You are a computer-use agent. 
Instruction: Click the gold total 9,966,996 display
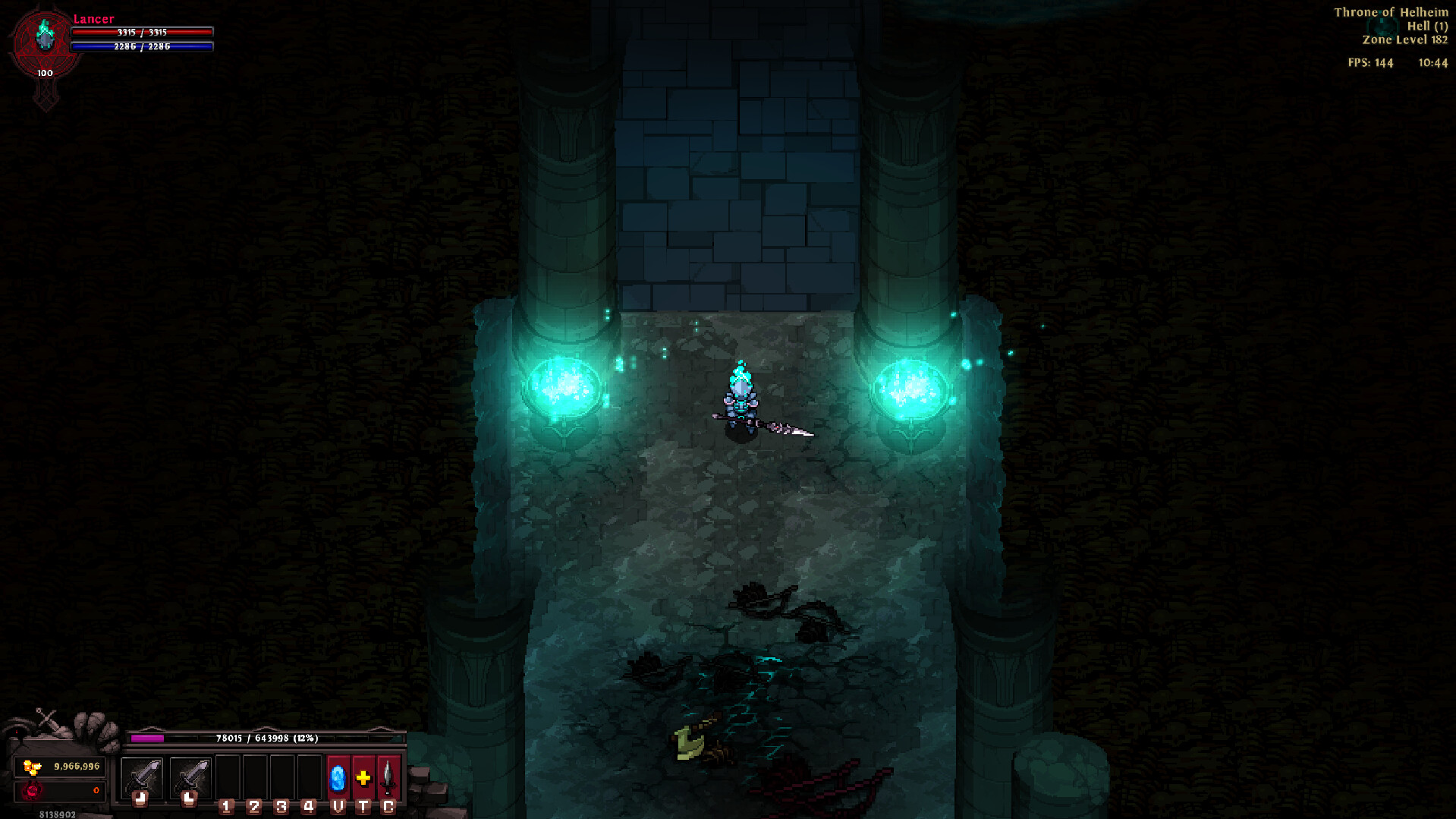(x=76, y=767)
